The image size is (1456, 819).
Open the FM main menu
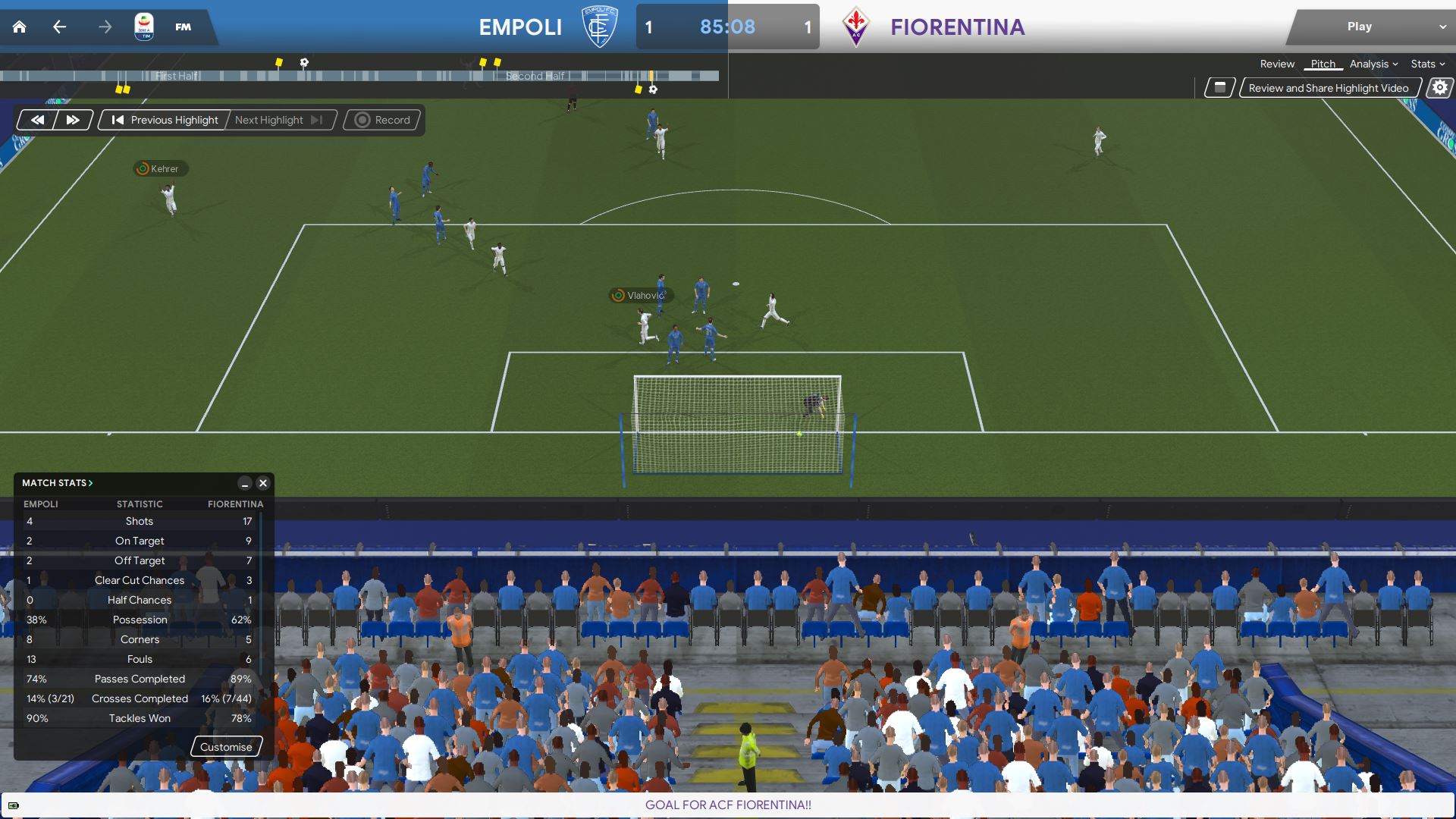pyautogui.click(x=183, y=27)
